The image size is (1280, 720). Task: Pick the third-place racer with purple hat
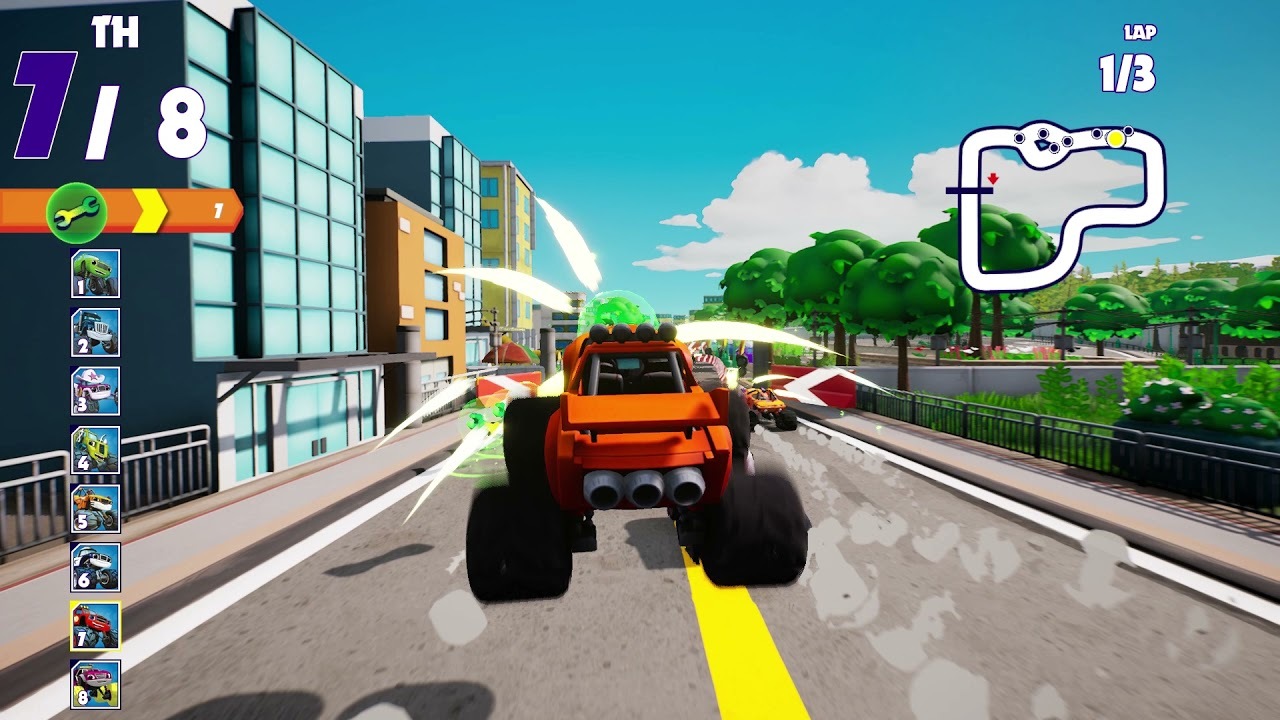96,391
